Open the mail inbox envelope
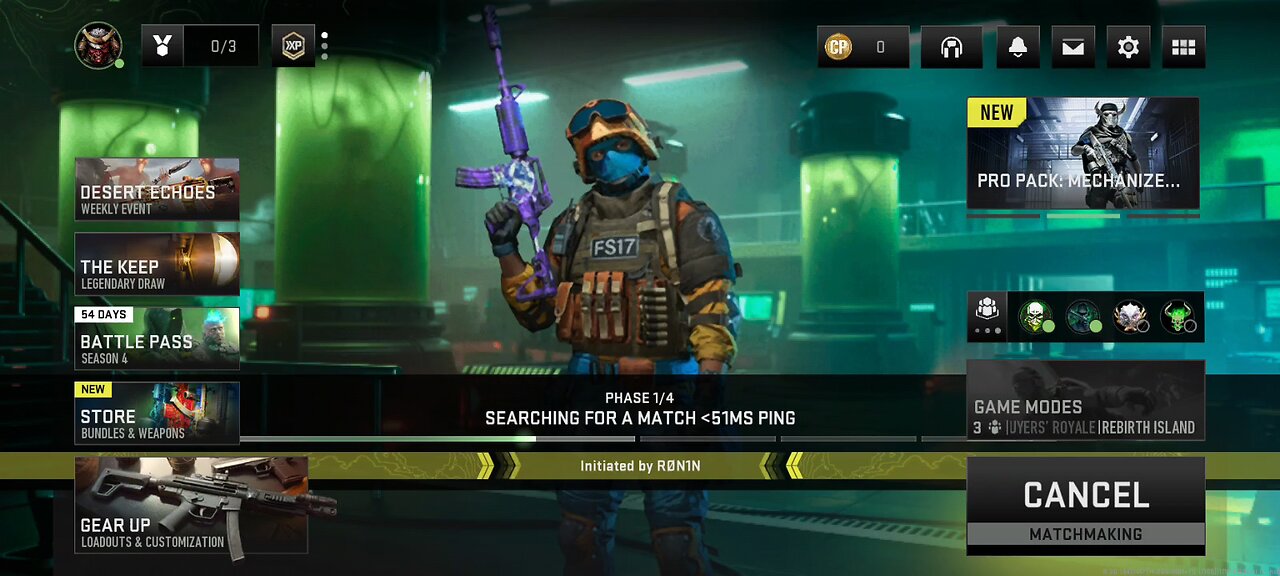 [x=1073, y=47]
